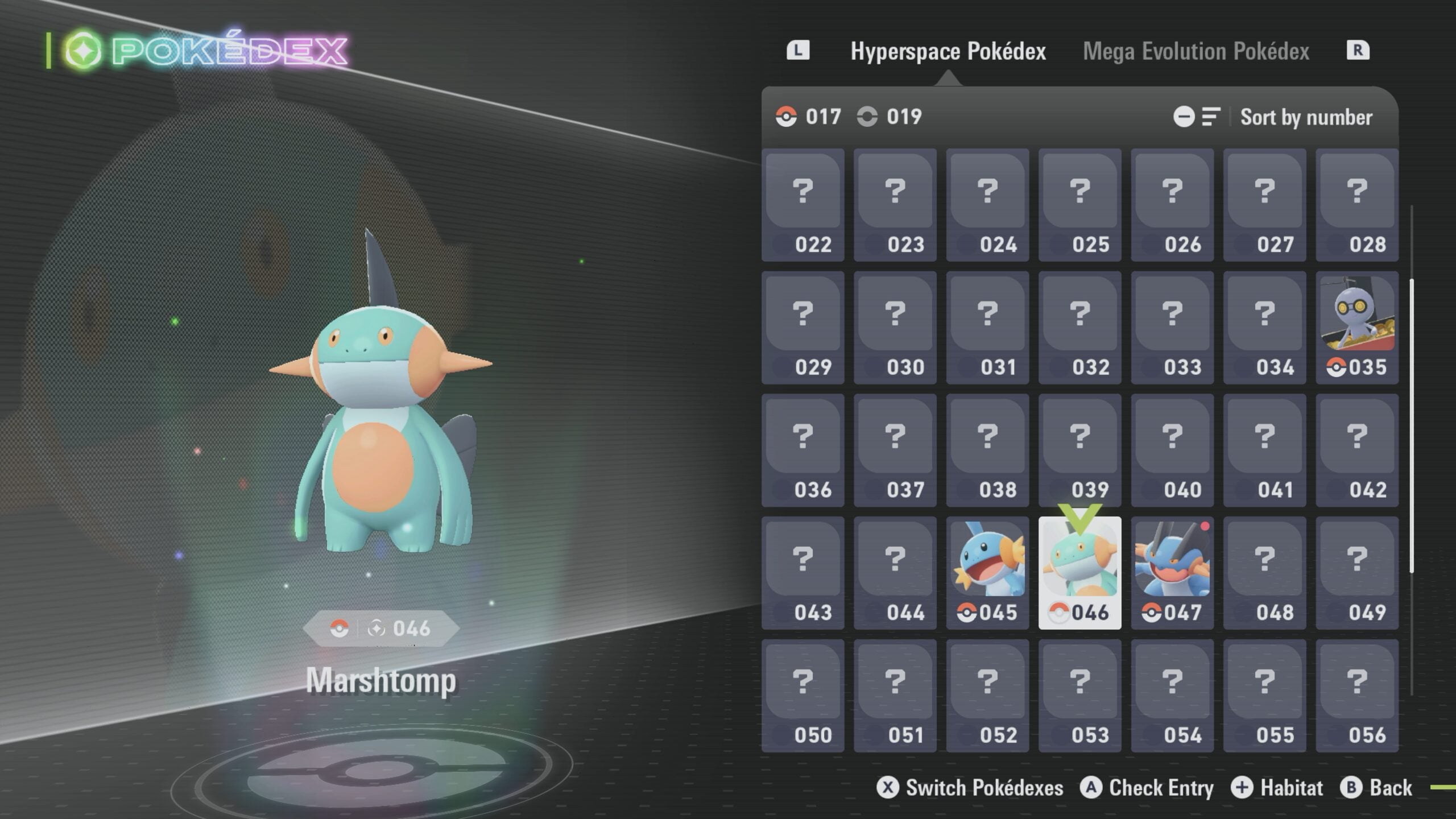Choose the Marshtomp entry 046
This screenshot has width=1456, height=819.
(1079, 573)
